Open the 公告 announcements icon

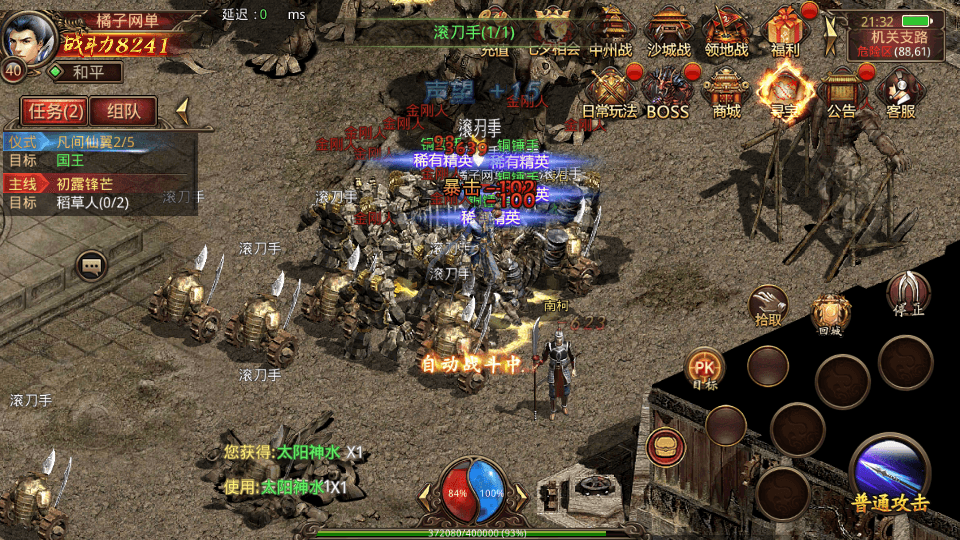coord(840,91)
